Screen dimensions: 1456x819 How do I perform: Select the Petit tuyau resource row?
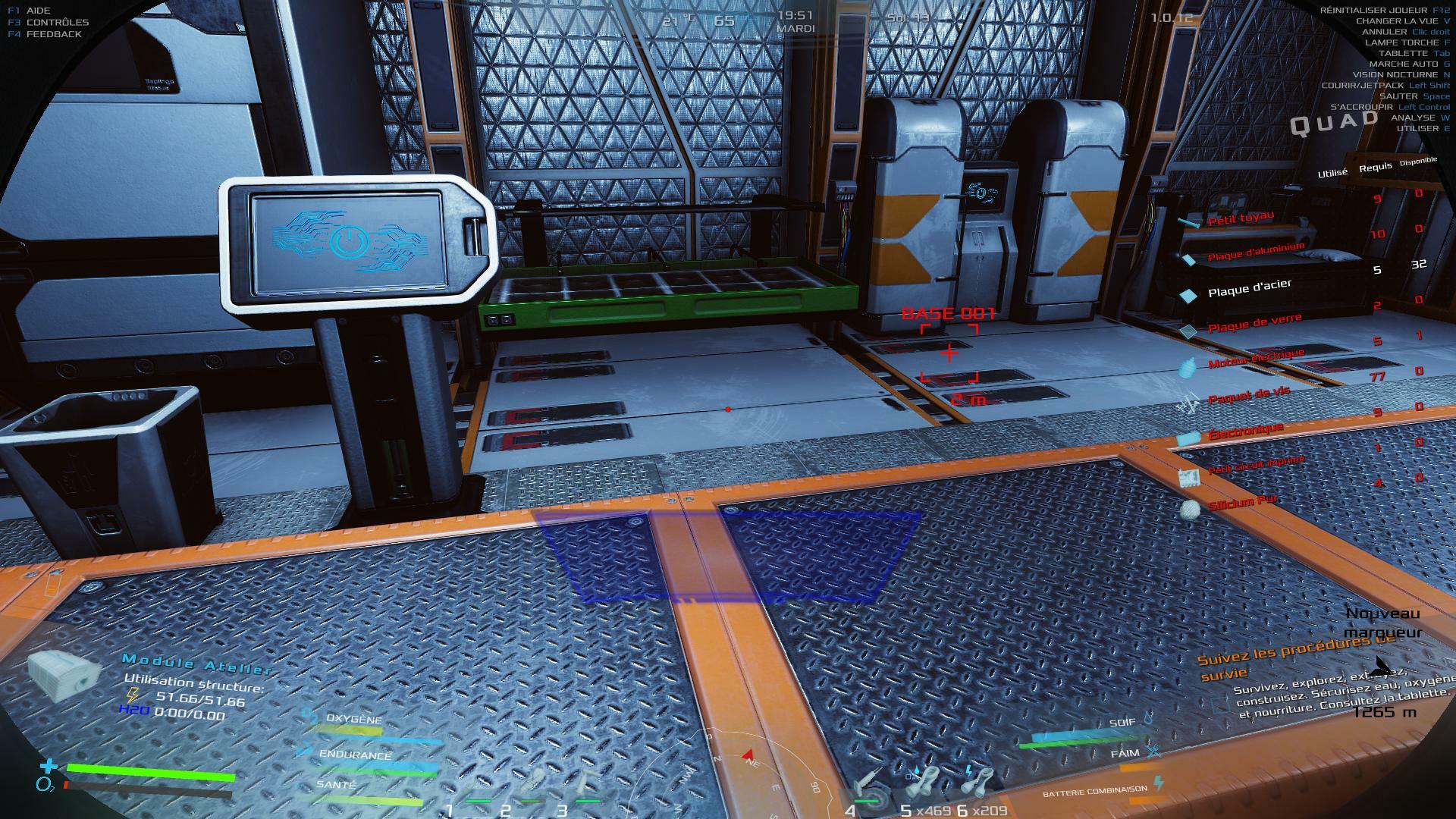pos(1241,219)
